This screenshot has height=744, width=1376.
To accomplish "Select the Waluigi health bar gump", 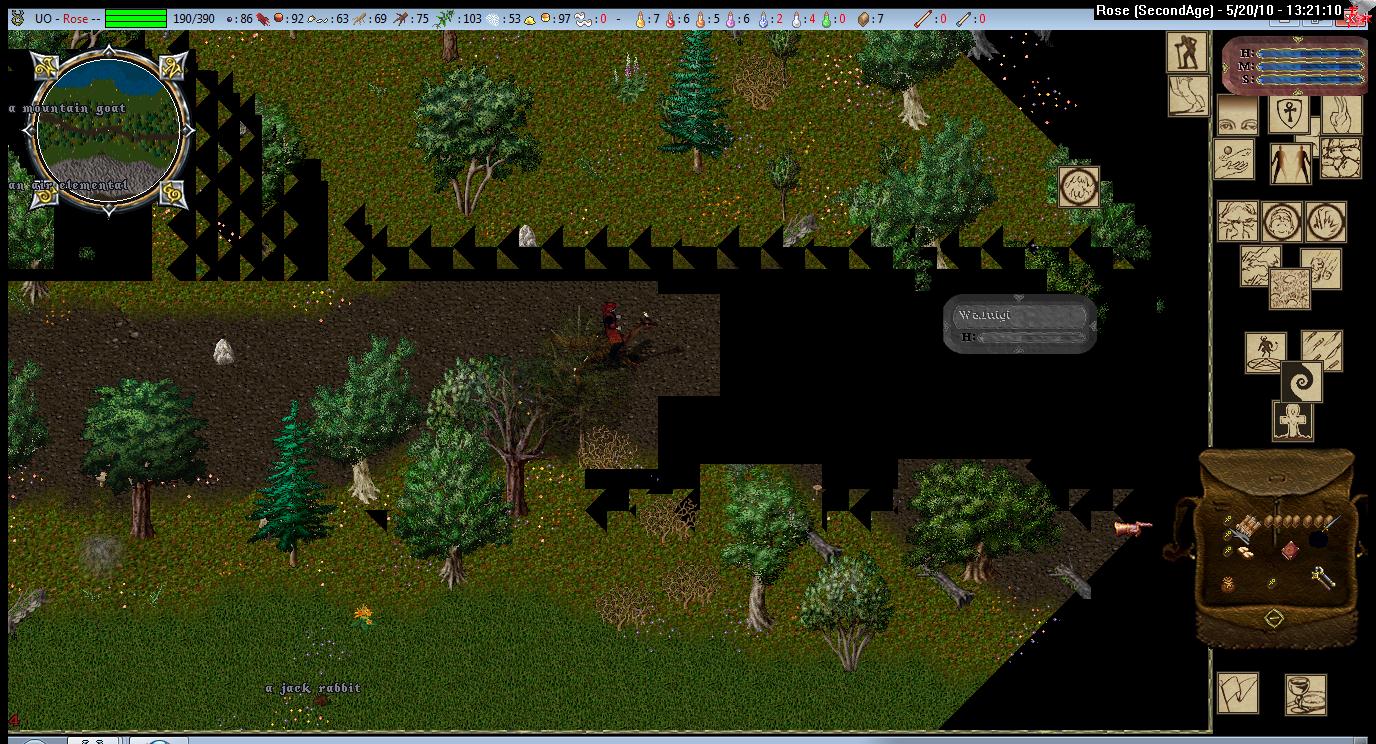I will (1019, 323).
